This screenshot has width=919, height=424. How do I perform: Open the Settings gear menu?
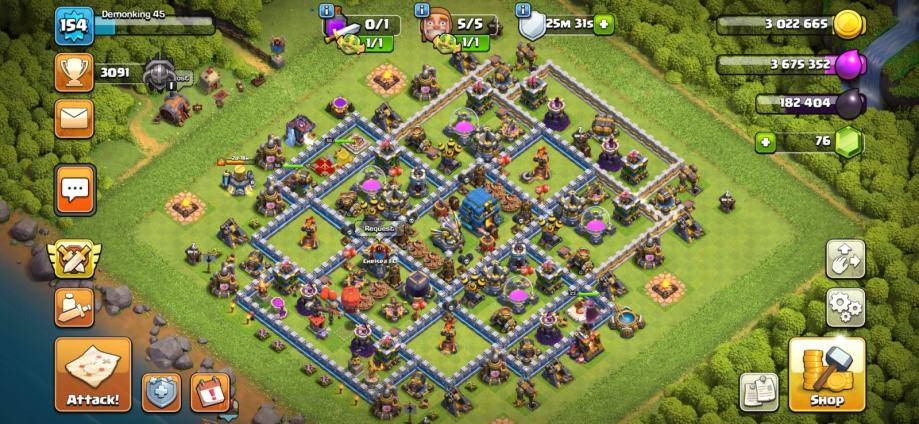tap(845, 307)
